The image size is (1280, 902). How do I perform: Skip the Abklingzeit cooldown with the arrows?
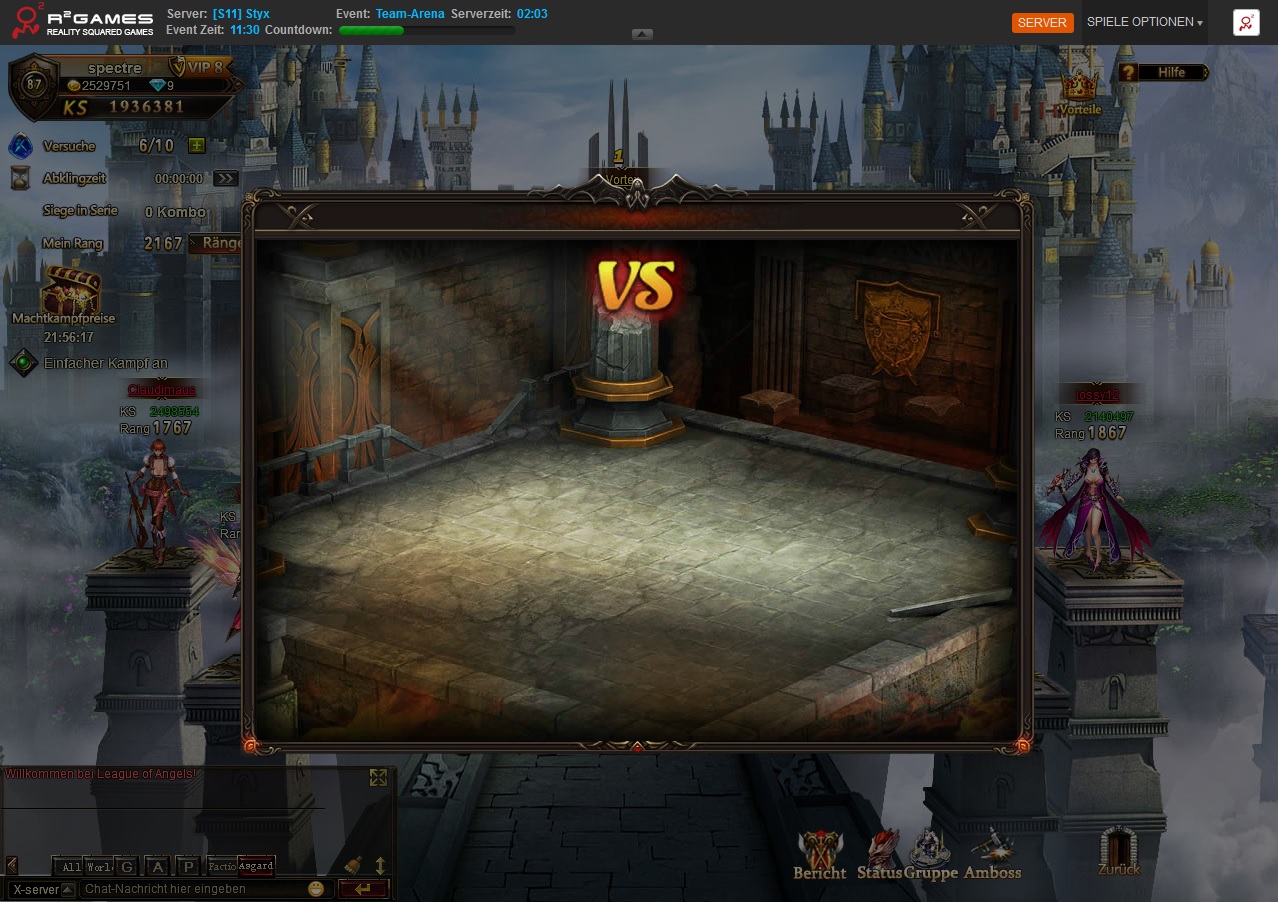click(x=225, y=179)
